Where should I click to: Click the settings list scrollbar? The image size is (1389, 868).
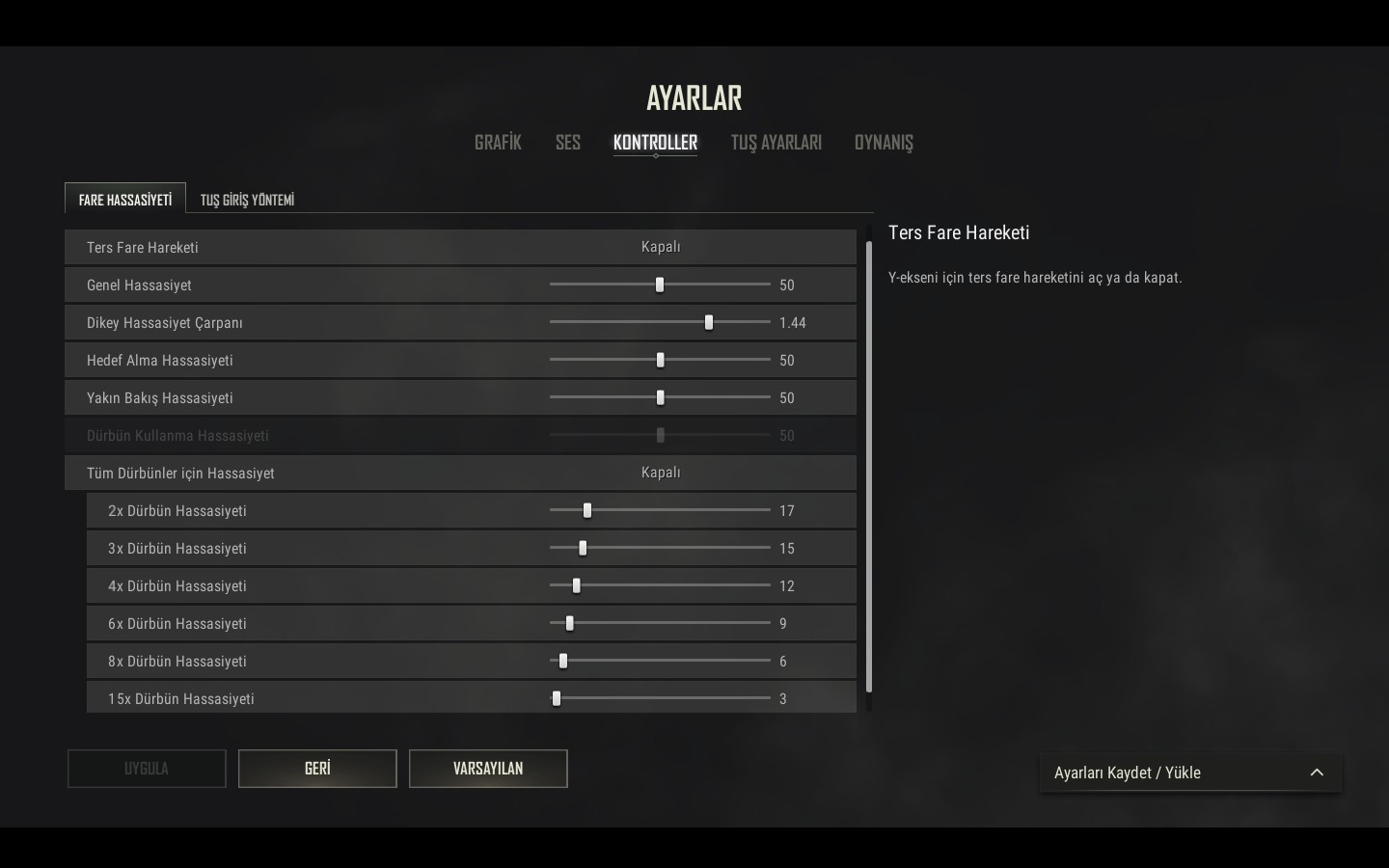point(869,463)
